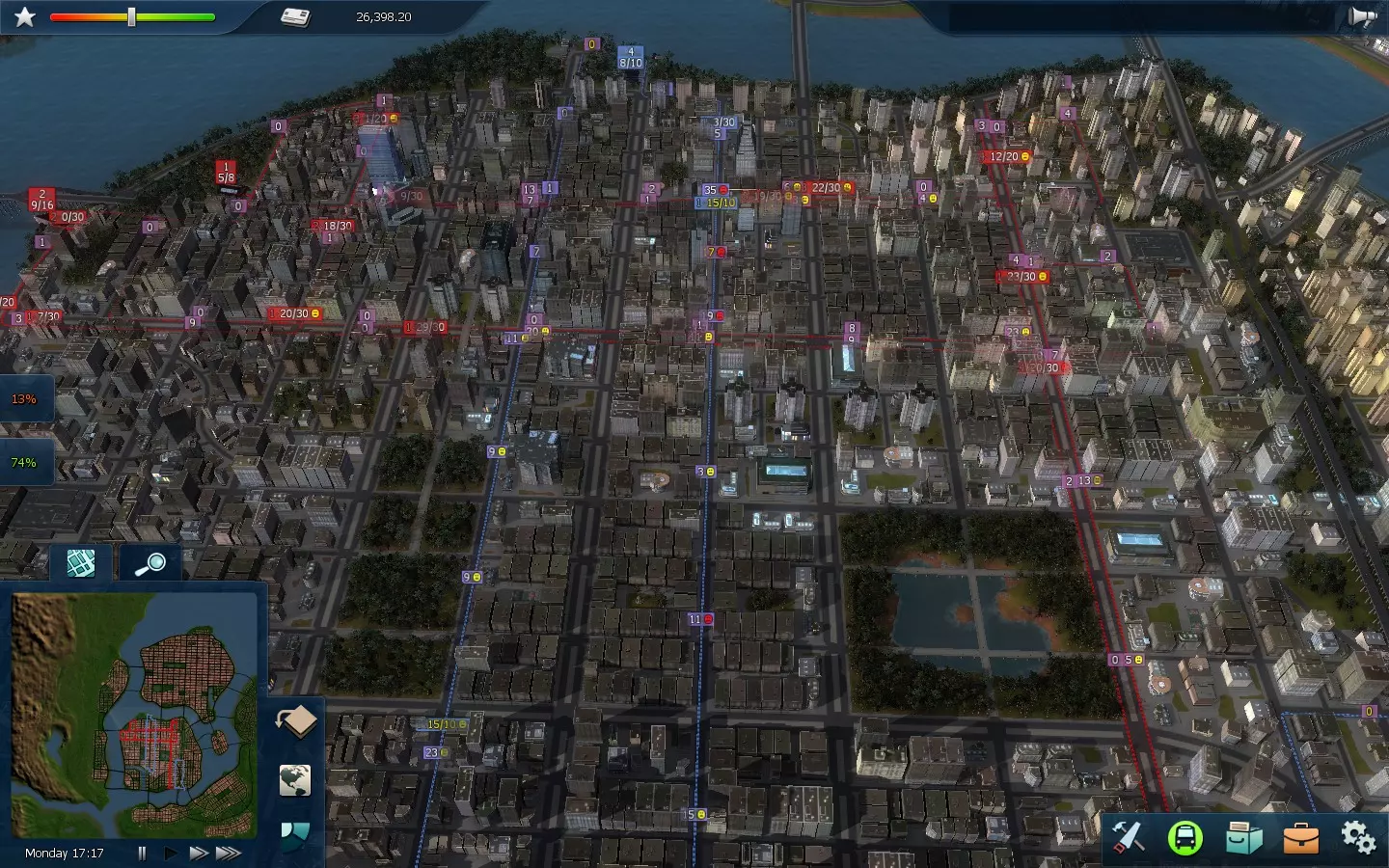
Task: Switch to the street grid map tab
Action: [x=81, y=562]
